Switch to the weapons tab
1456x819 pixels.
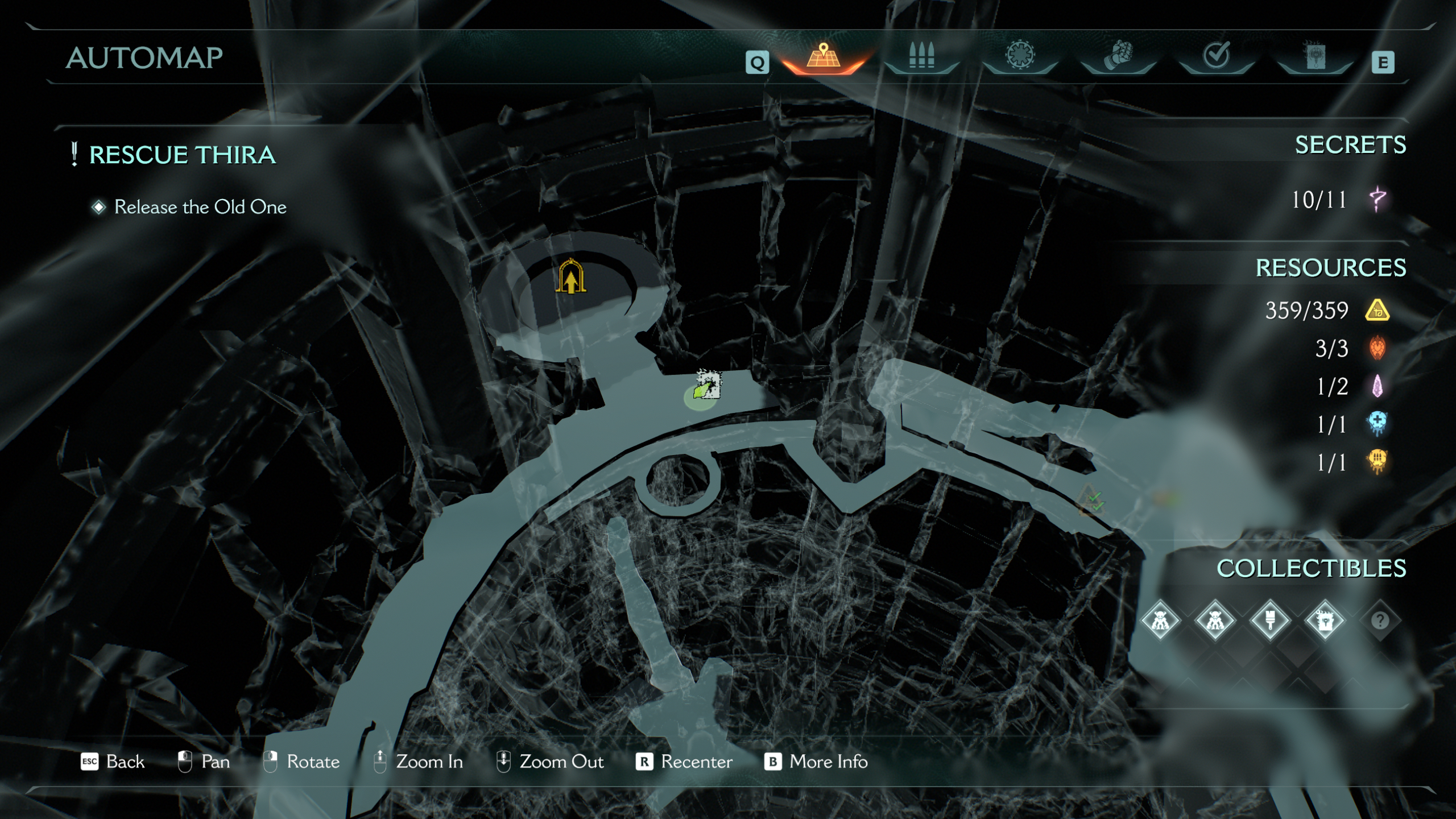click(921, 57)
